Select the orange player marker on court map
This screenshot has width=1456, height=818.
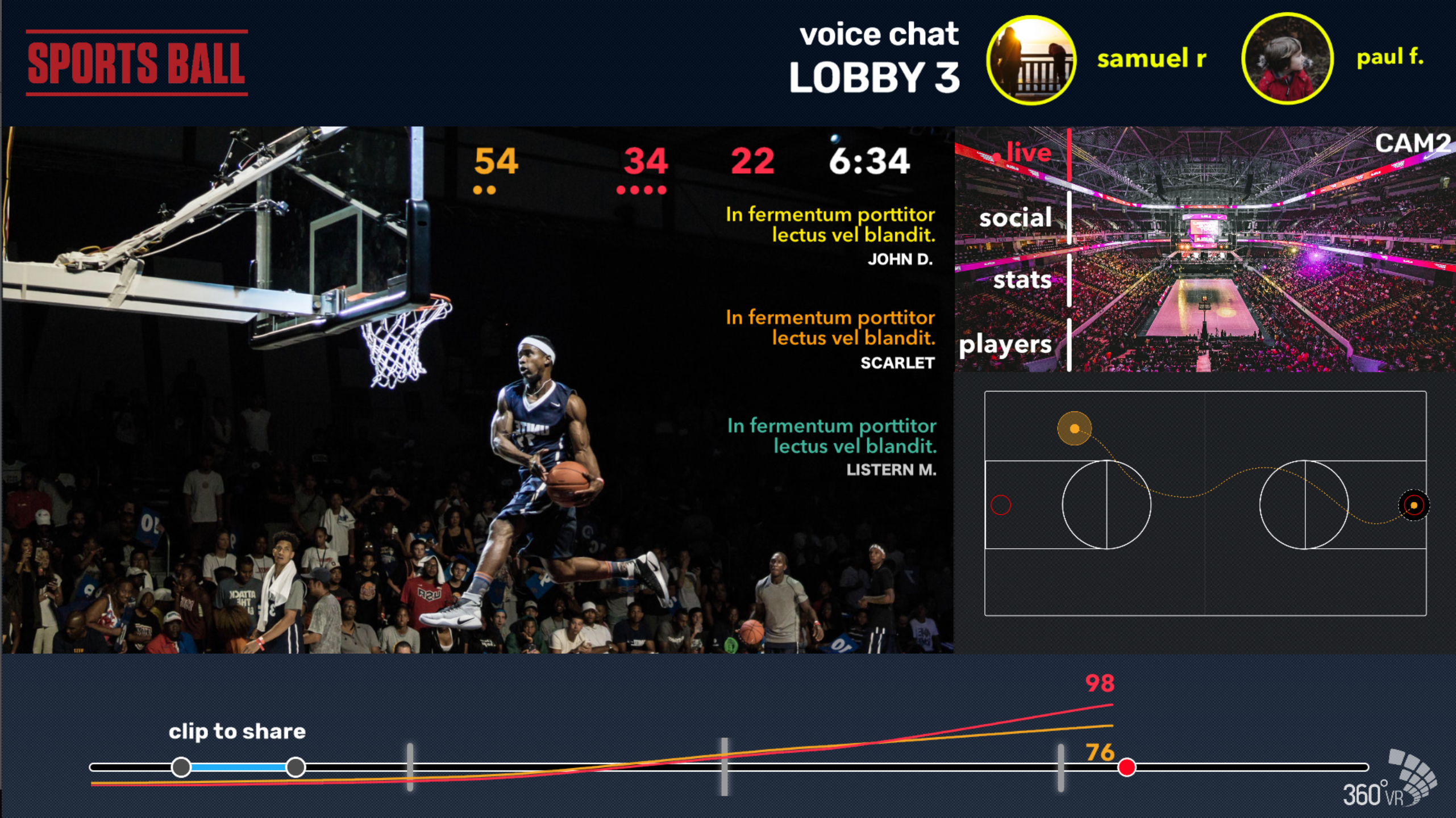coord(1074,428)
